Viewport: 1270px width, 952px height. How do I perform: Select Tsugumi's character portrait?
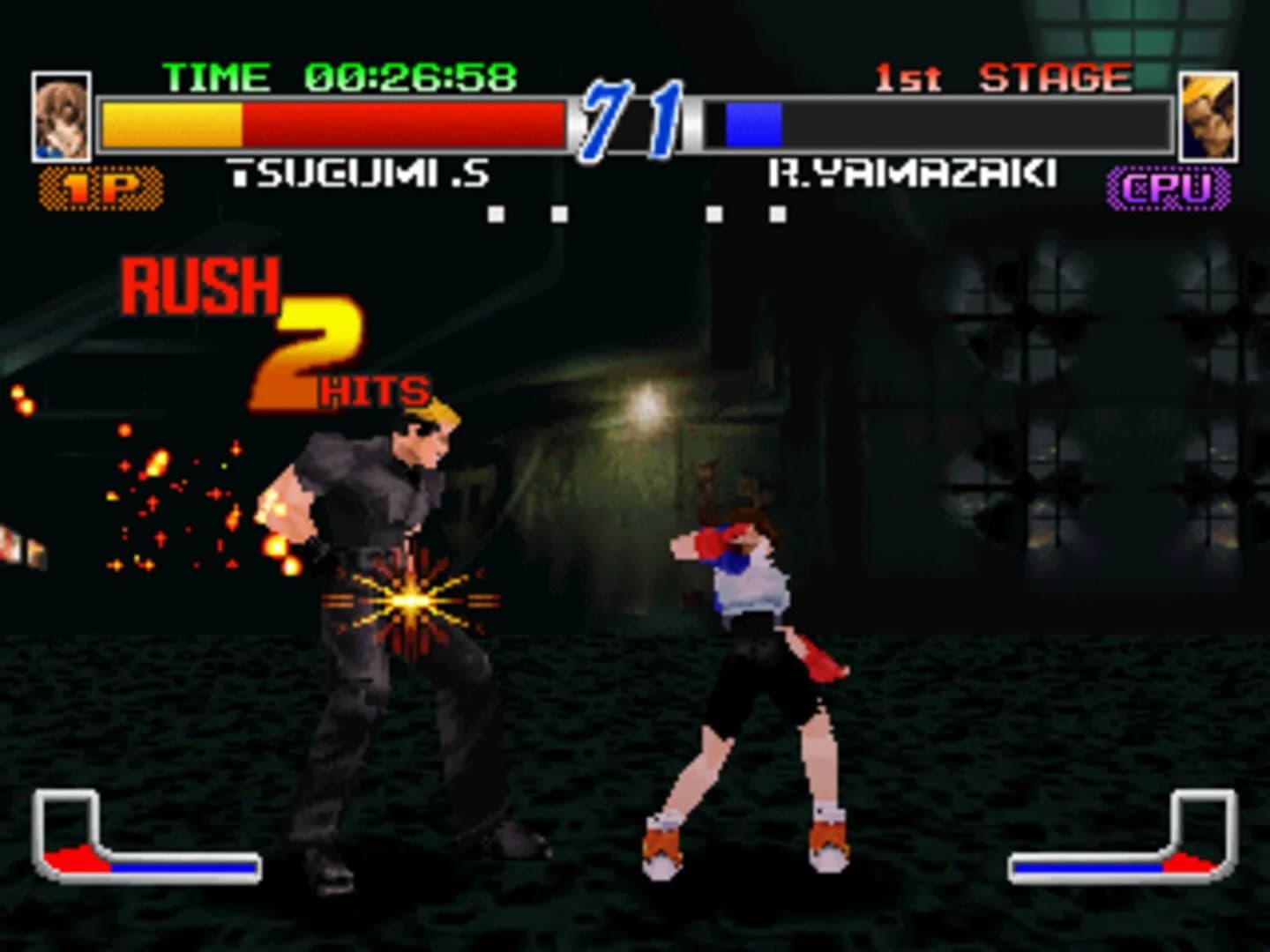62,115
